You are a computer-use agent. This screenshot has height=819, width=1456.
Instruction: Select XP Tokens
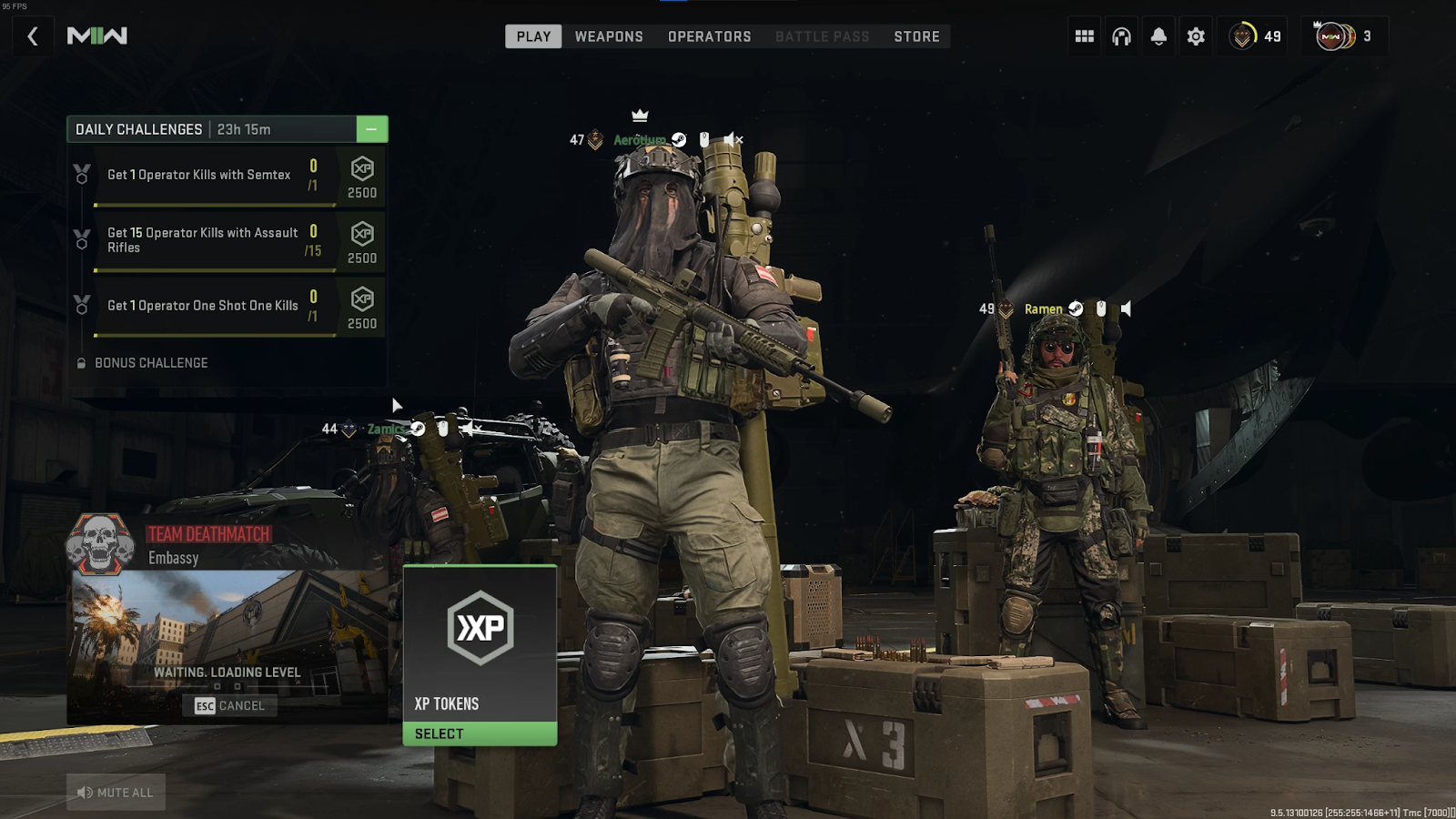point(480,733)
